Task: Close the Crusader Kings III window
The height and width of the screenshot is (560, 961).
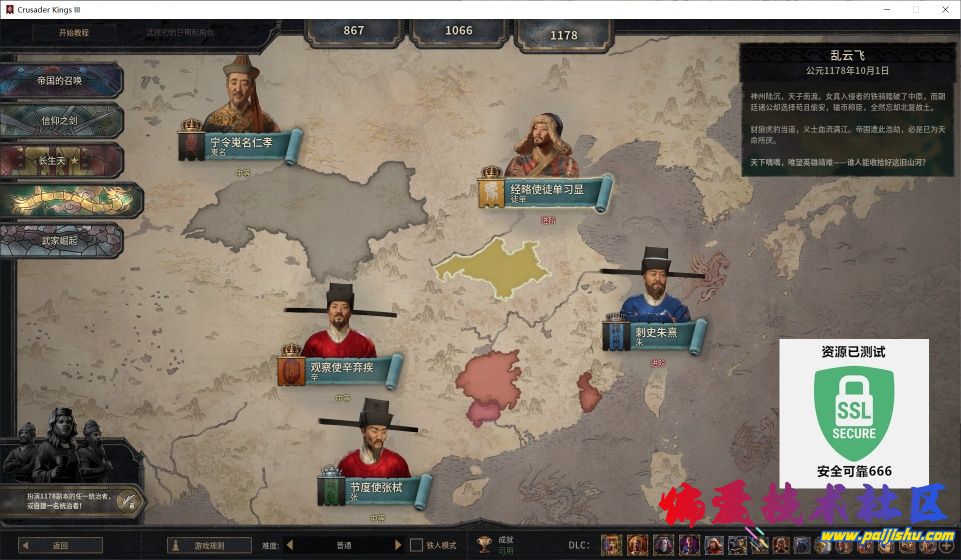Action: (x=942, y=9)
